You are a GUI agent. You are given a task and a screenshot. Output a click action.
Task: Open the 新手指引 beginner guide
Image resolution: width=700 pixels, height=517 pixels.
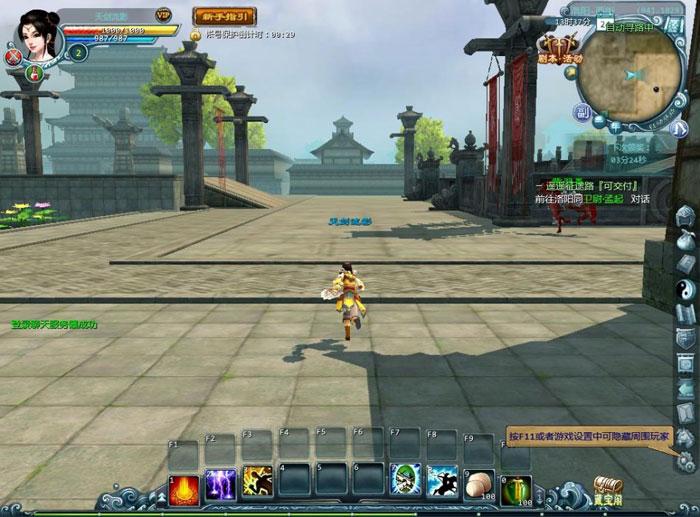[x=224, y=16]
